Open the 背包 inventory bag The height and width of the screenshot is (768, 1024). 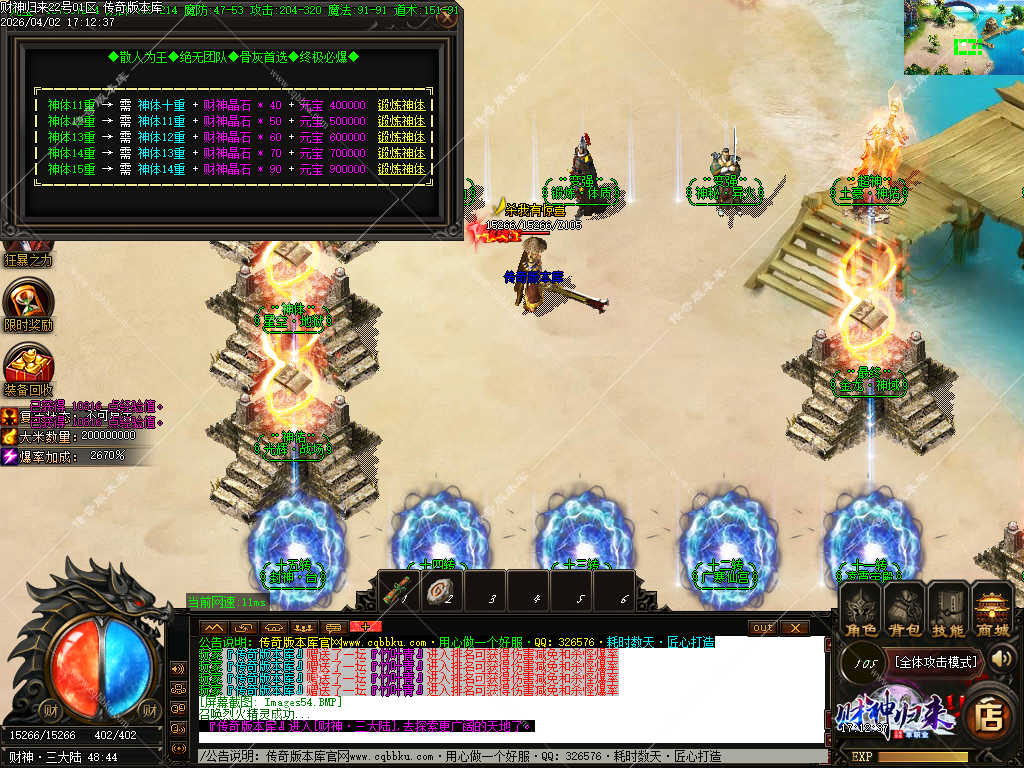click(x=904, y=609)
